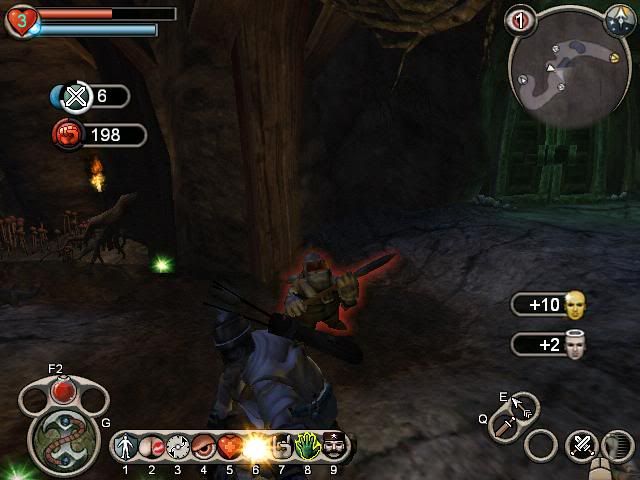Select the bearded pirate face icon
Screen dimensions: 640x480
[333, 446]
